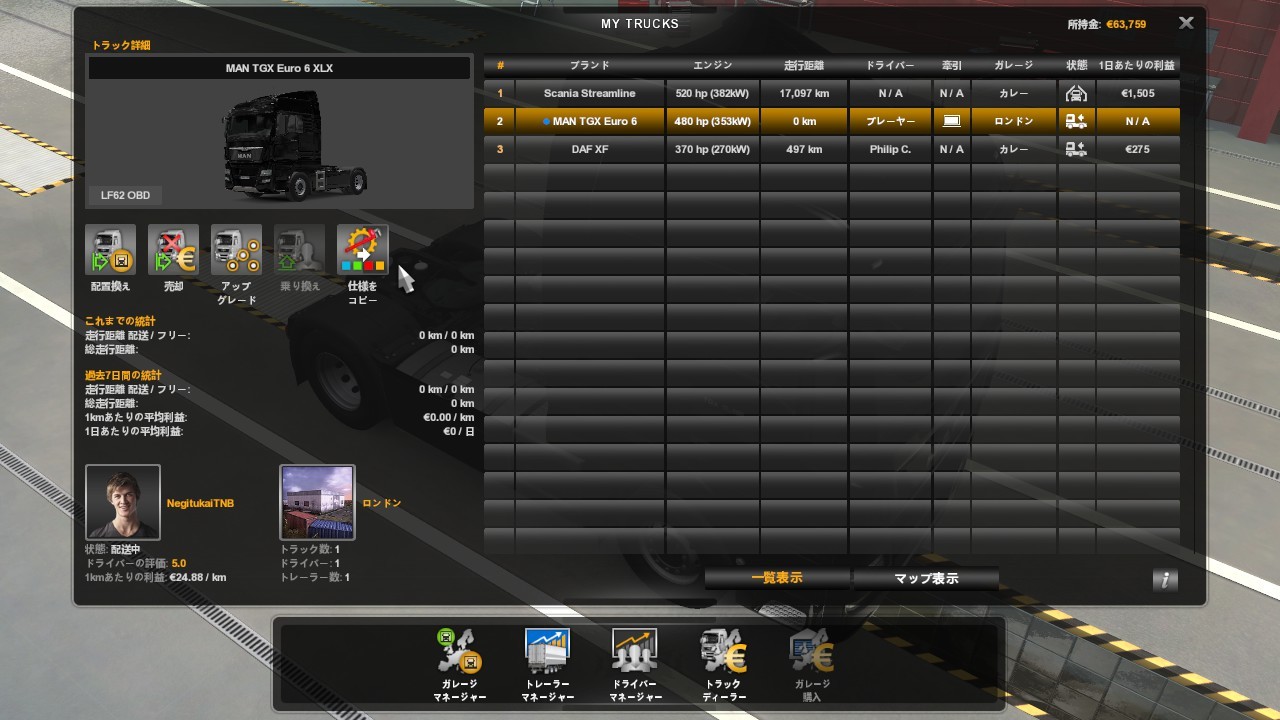This screenshot has height=720, width=1280.
Task: Switch to マップ表示 map view
Action: coord(925,578)
